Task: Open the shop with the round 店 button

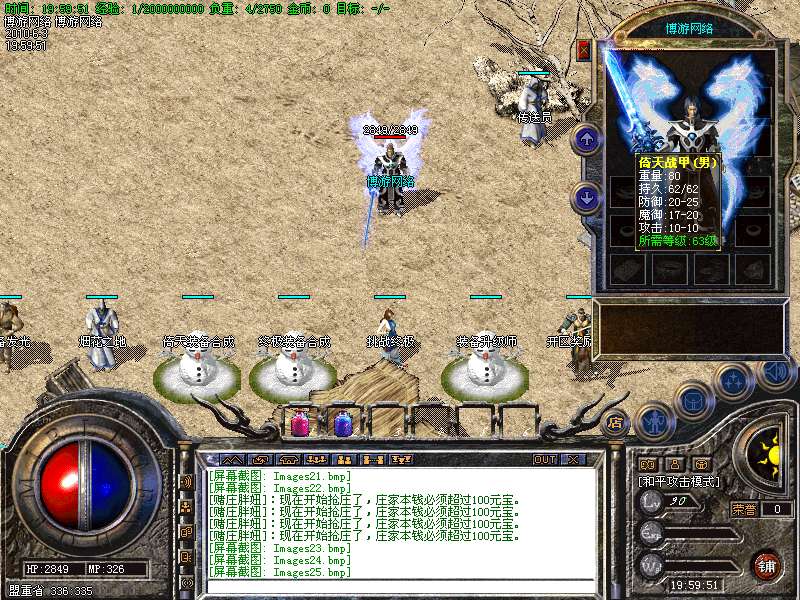Action: [615, 421]
